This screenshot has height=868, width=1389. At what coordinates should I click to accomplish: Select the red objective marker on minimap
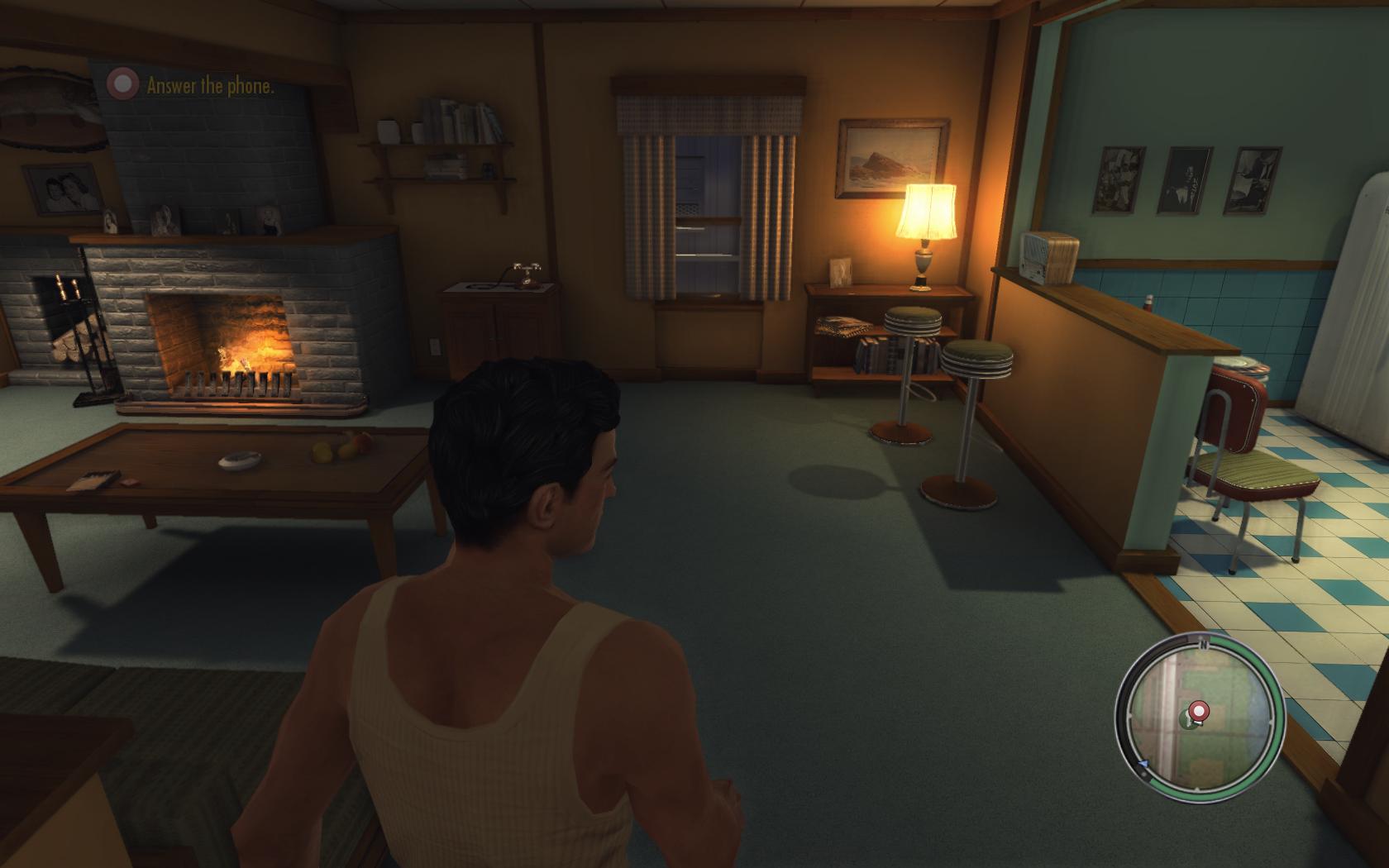(x=1196, y=709)
